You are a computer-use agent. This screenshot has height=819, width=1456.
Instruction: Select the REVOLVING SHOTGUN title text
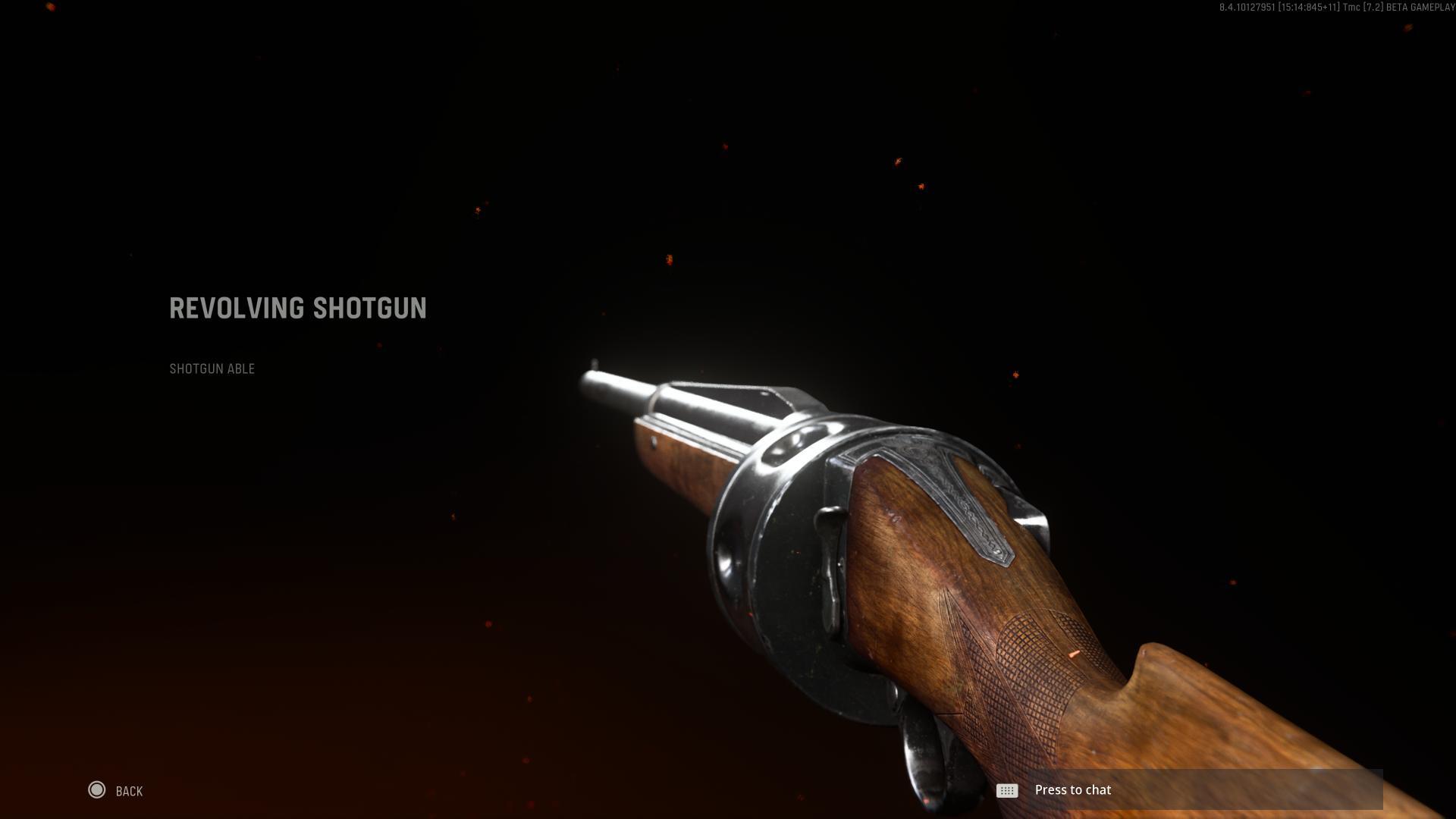click(x=297, y=308)
